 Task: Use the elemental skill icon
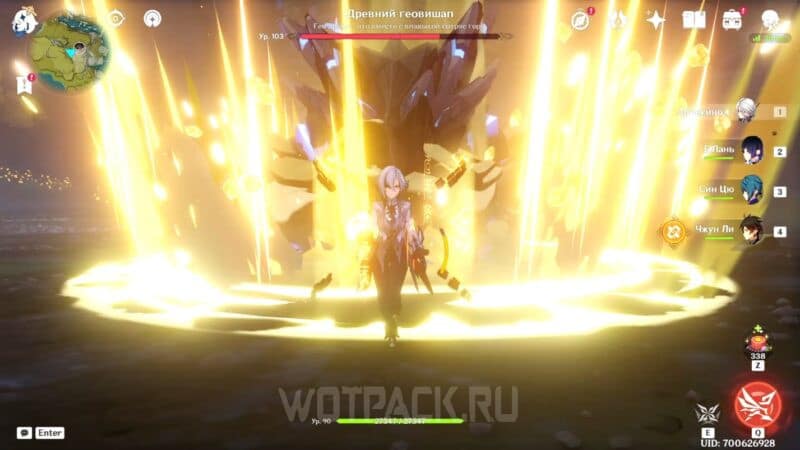click(x=707, y=413)
